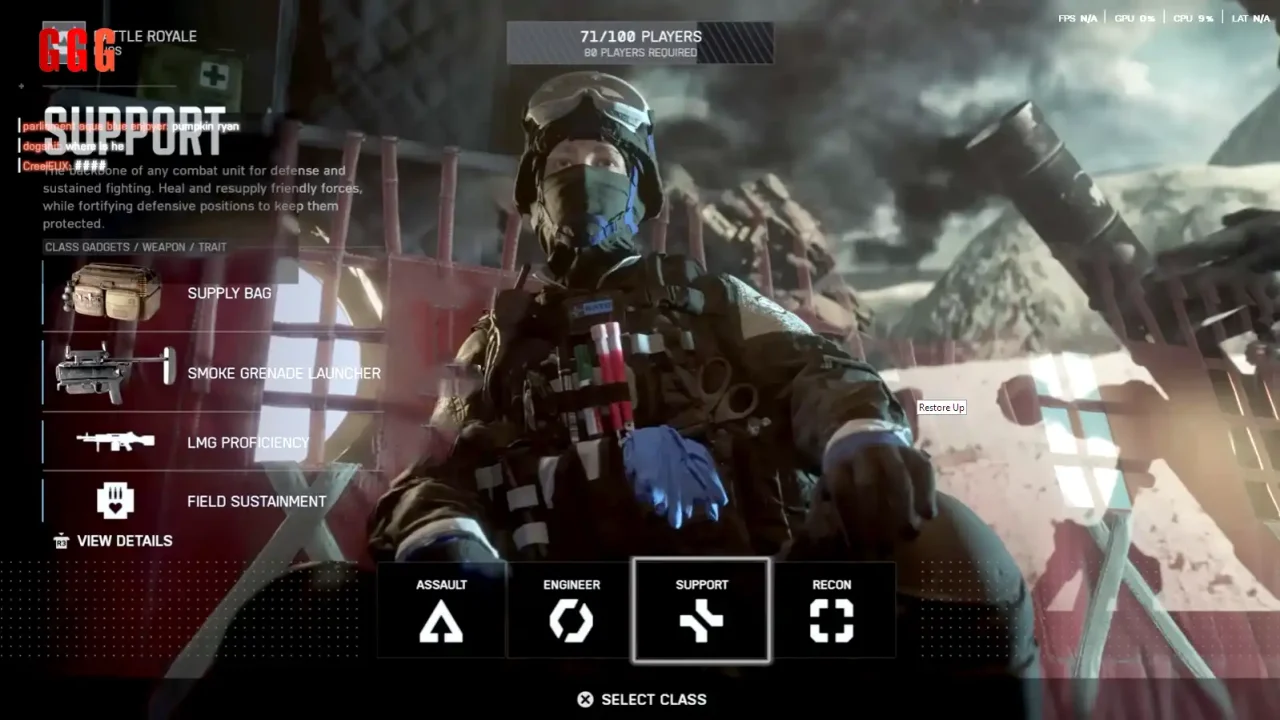The height and width of the screenshot is (720, 1280).
Task: Click the 71/100 Players progress bar
Action: (640, 42)
